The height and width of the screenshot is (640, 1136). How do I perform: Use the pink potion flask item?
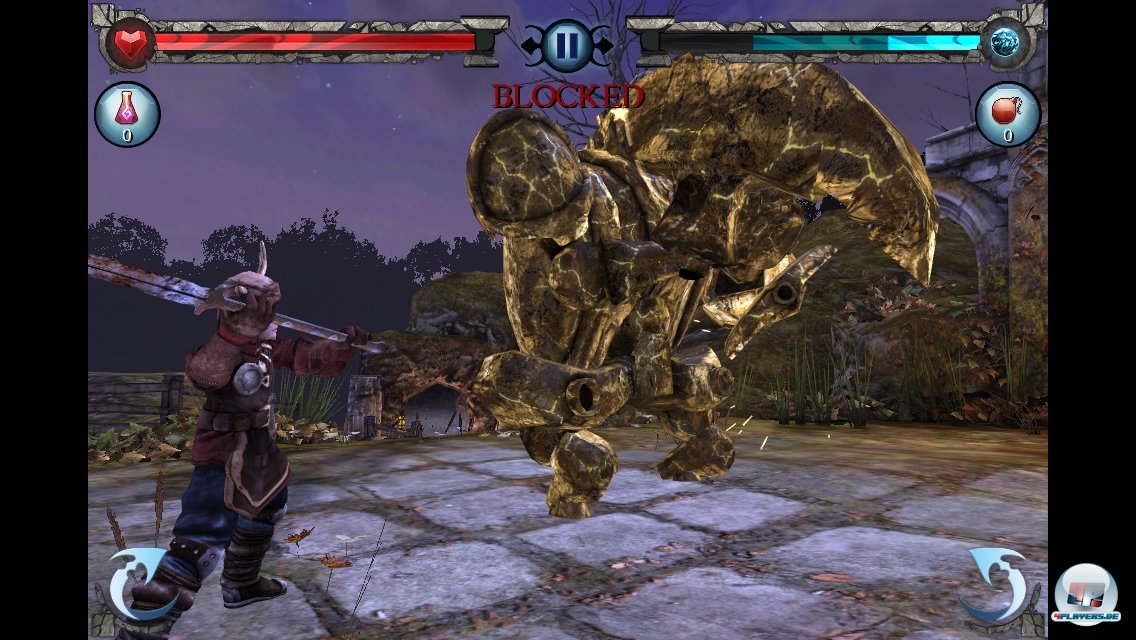click(127, 114)
